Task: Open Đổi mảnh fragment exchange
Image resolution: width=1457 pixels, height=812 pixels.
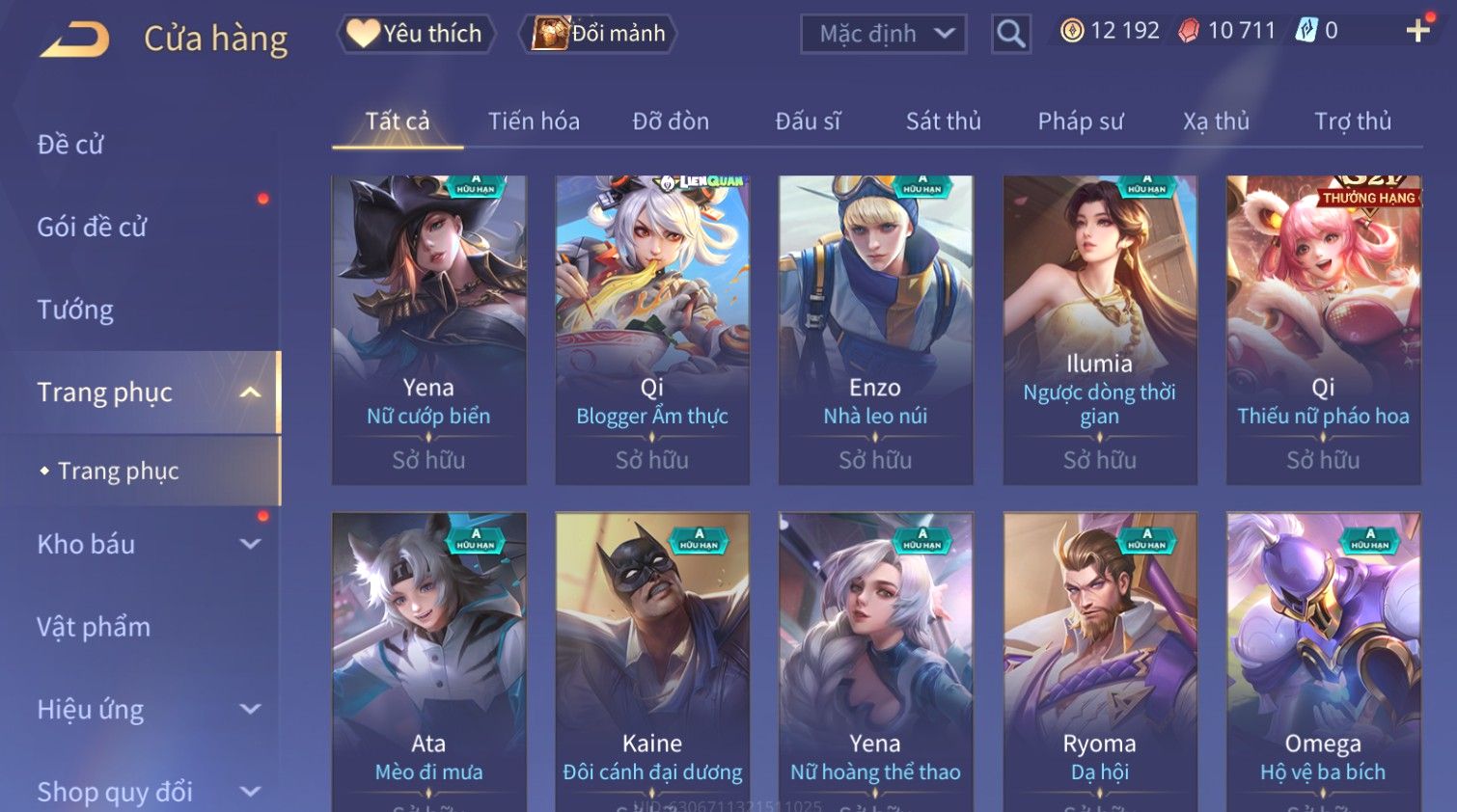Action: tap(599, 34)
